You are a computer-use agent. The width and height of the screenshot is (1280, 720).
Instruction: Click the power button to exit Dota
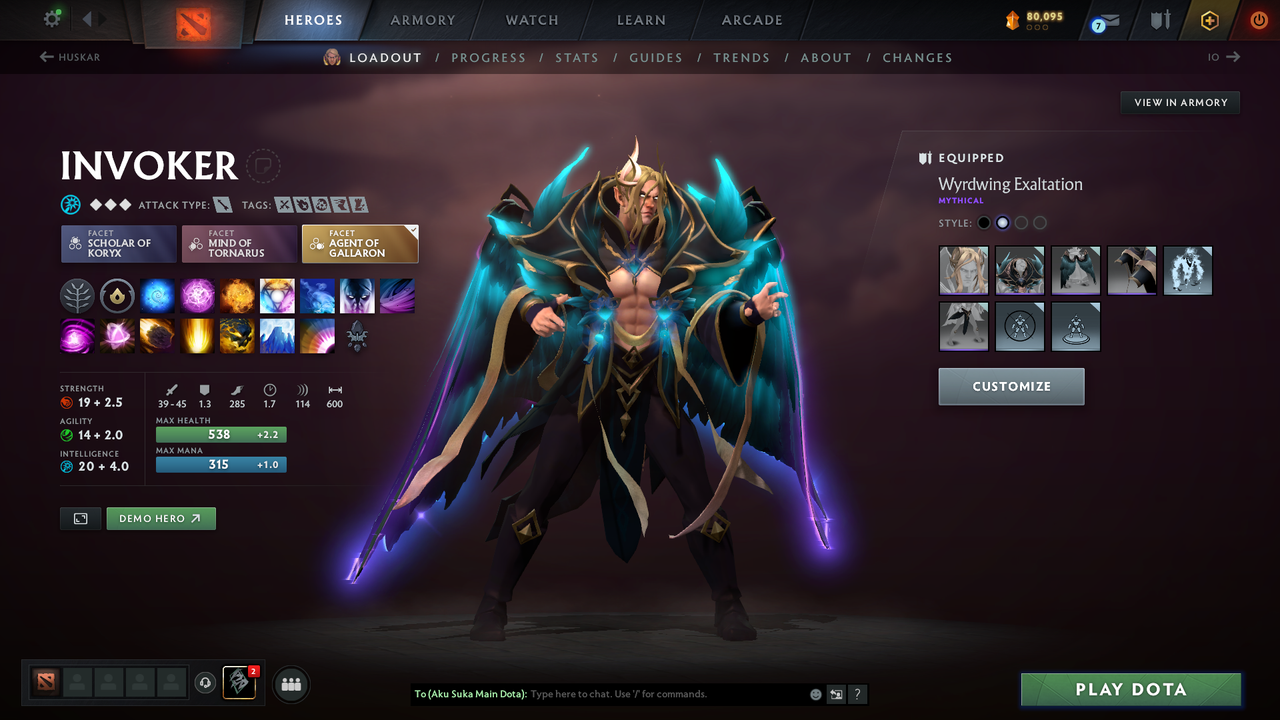pos(1258,19)
